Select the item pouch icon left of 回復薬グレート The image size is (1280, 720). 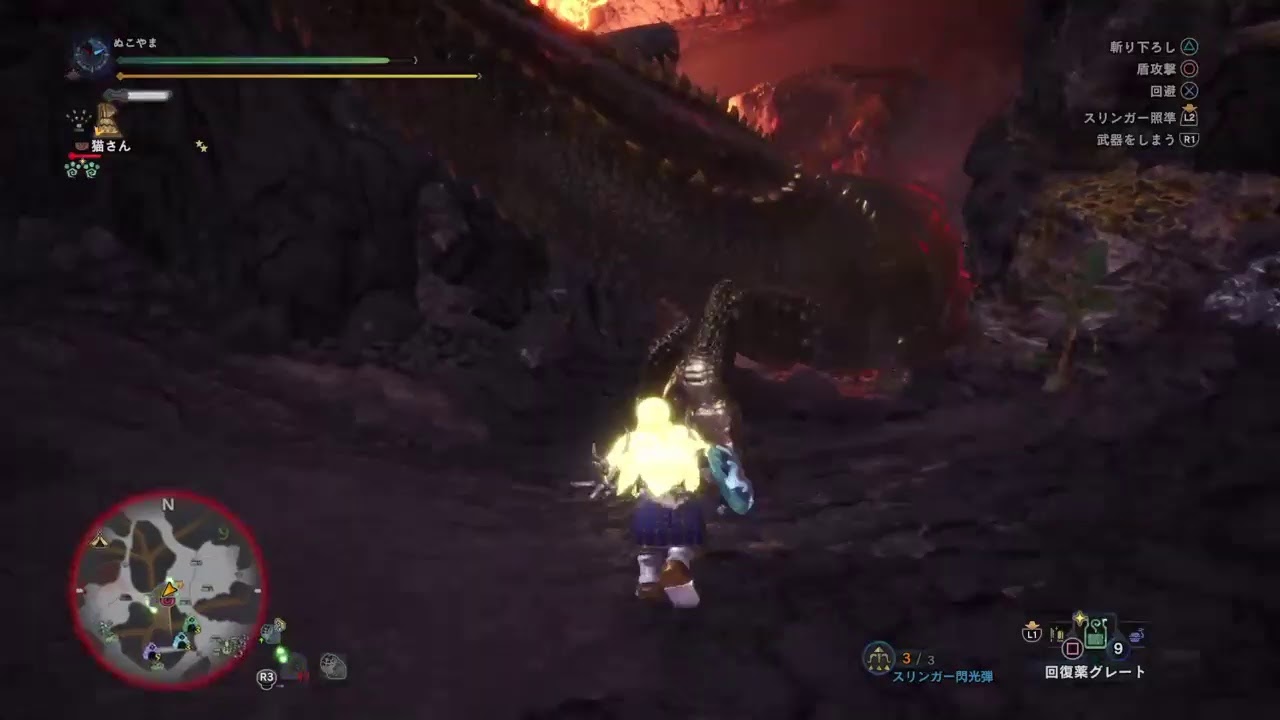coord(1056,634)
